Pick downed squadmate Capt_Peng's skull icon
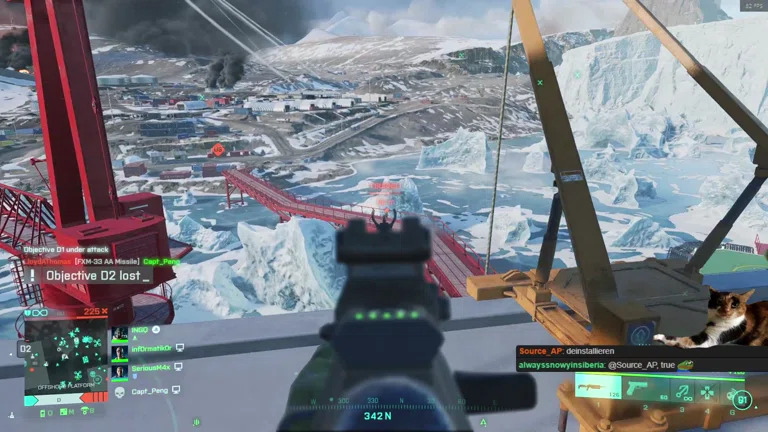This screenshot has height=432, width=768. point(120,390)
